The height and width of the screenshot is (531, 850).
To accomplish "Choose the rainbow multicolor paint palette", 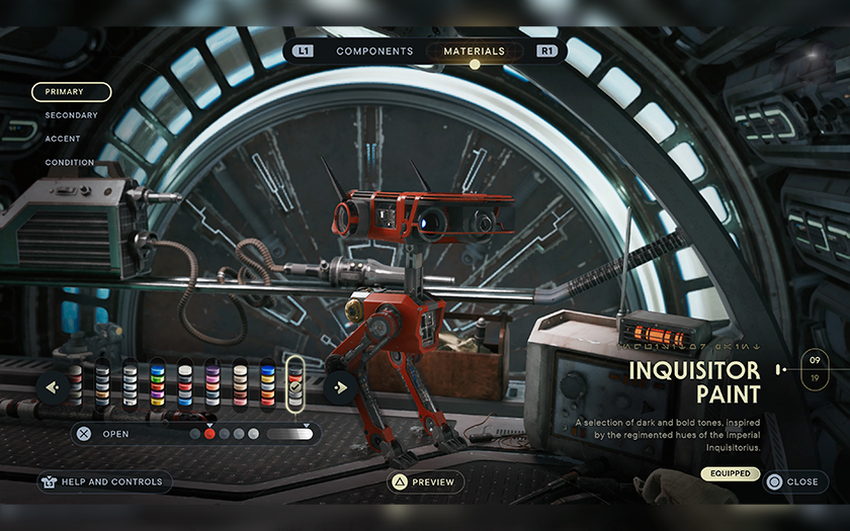I will point(158,385).
